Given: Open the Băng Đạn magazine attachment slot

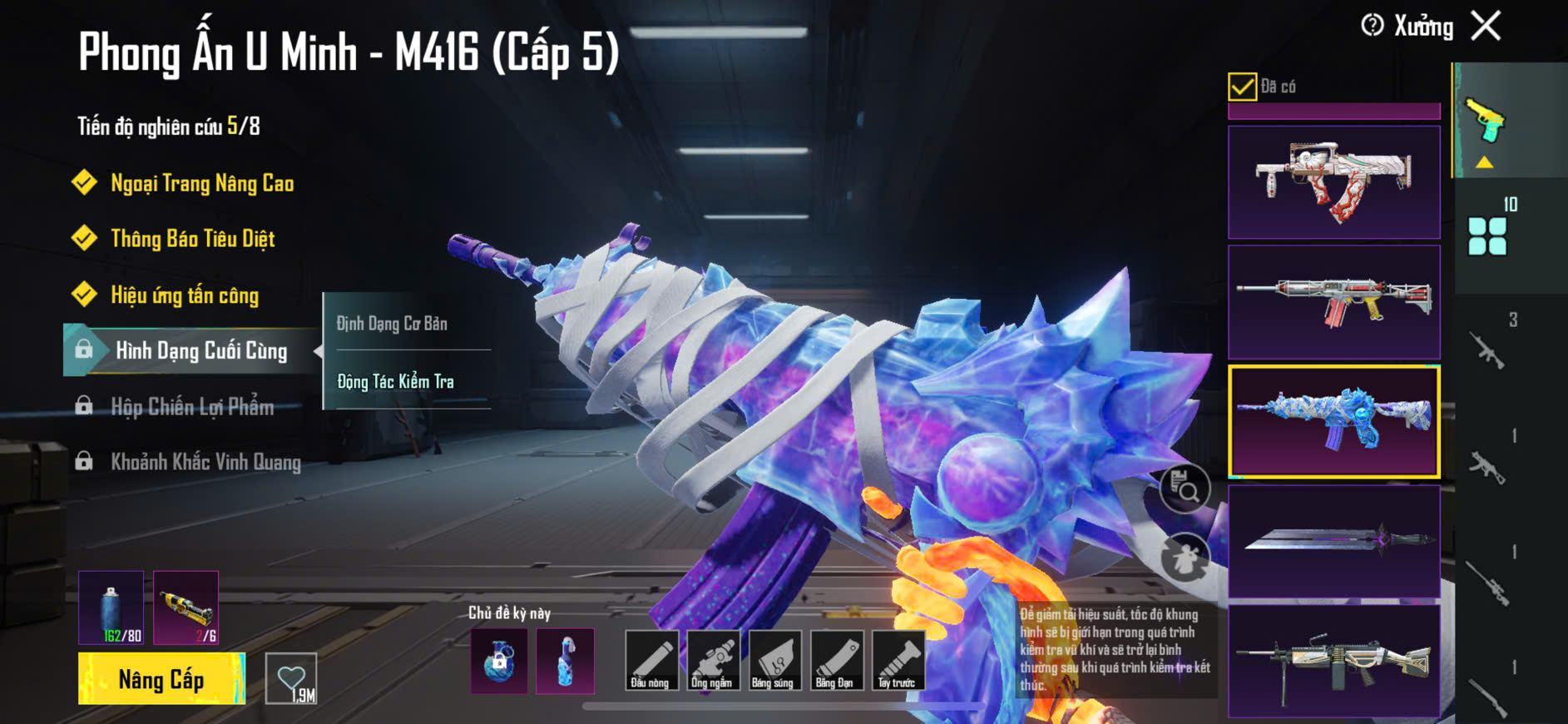Looking at the screenshot, I should point(834,661).
